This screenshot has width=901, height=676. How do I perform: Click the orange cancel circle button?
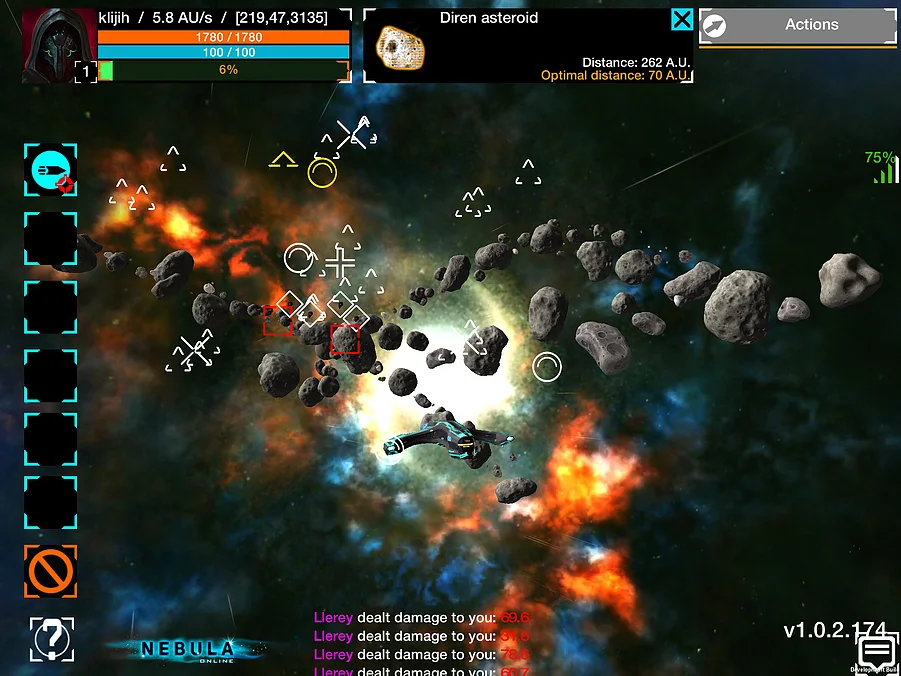50,571
